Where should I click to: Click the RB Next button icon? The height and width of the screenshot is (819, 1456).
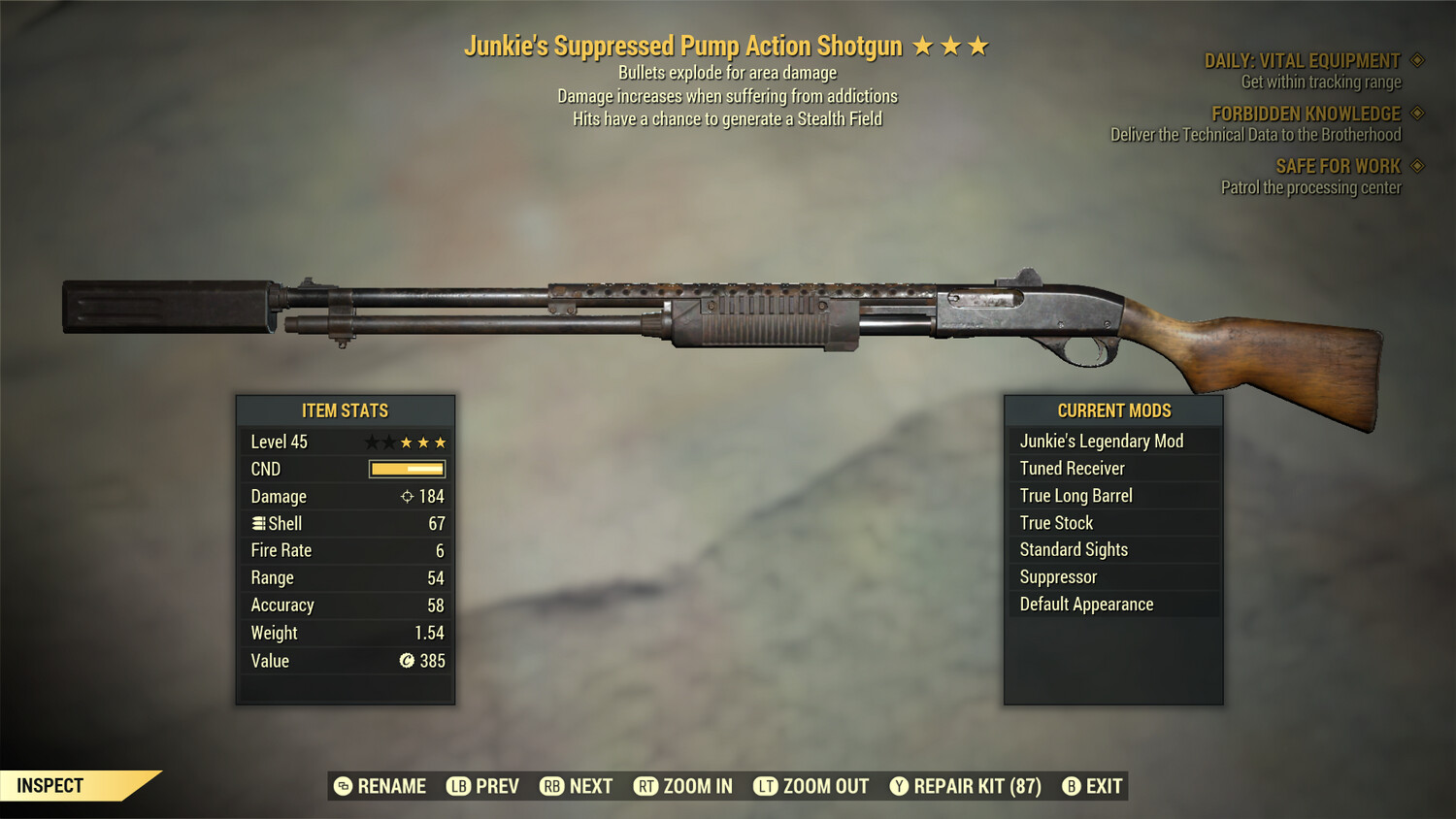click(551, 786)
